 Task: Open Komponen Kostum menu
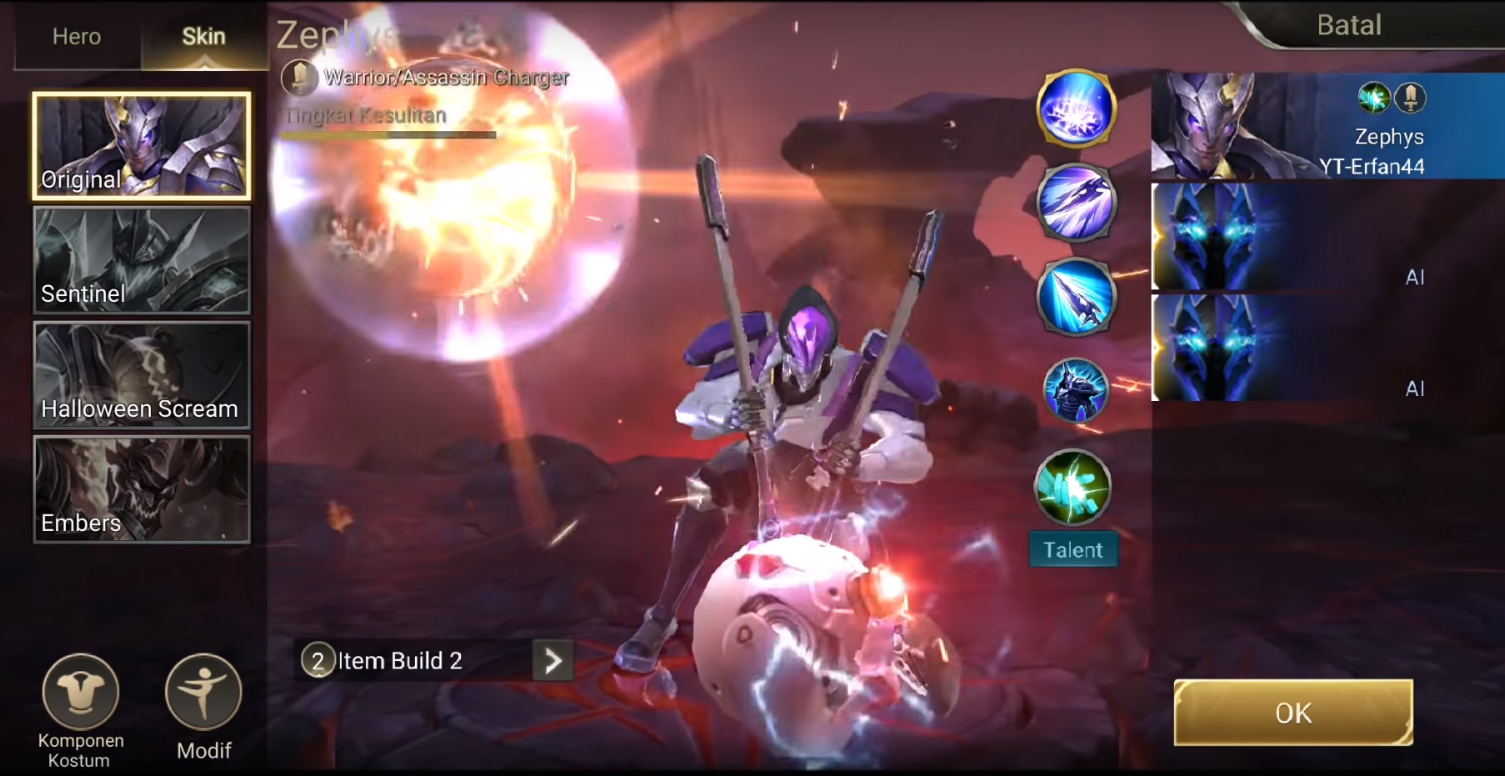(81, 693)
